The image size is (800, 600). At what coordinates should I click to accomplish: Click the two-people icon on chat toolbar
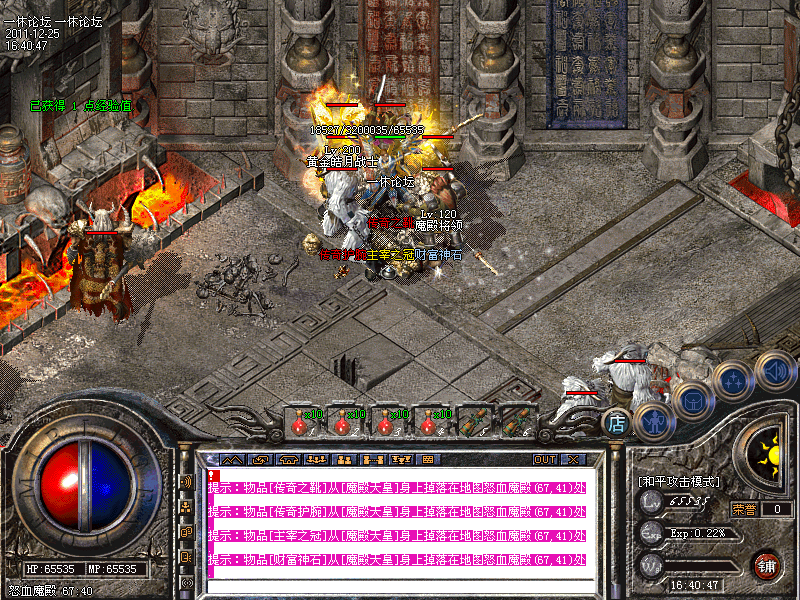click(345, 460)
